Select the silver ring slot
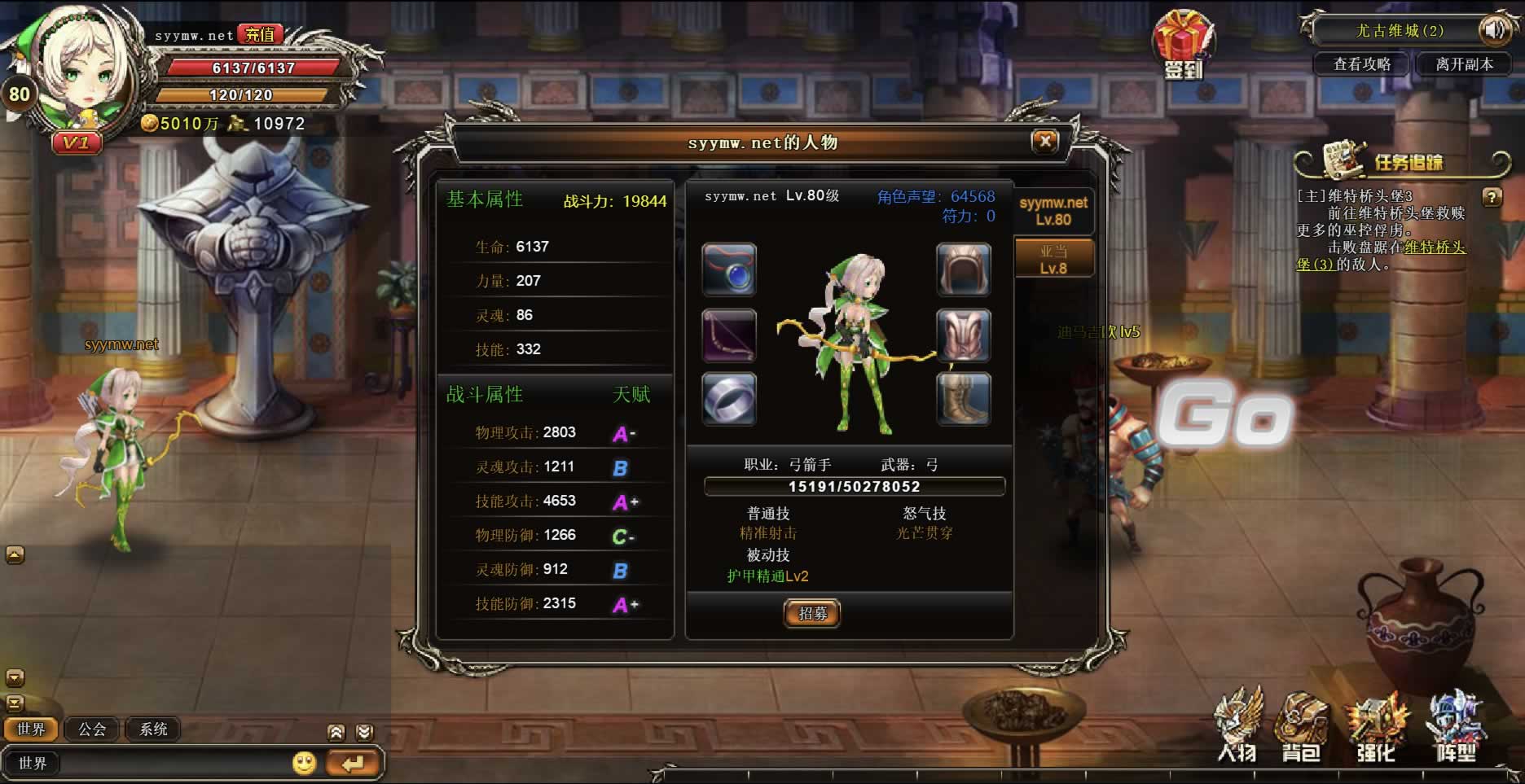 click(x=729, y=399)
